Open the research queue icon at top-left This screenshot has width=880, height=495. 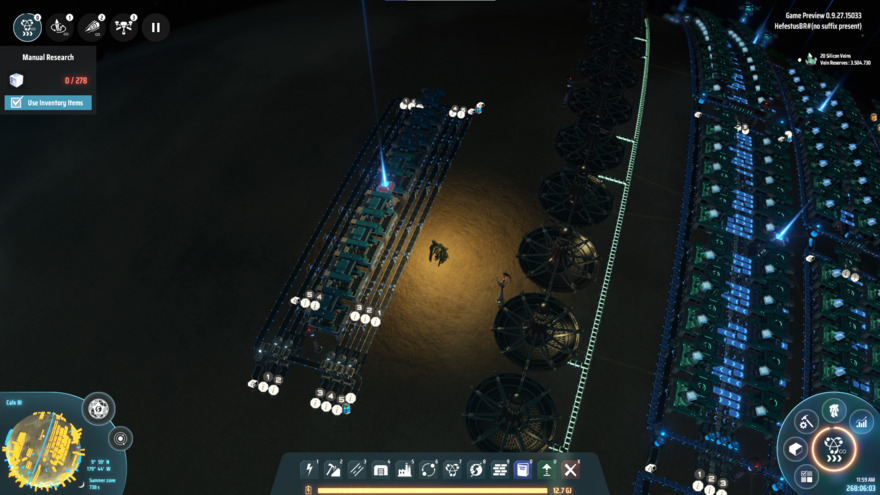27,27
